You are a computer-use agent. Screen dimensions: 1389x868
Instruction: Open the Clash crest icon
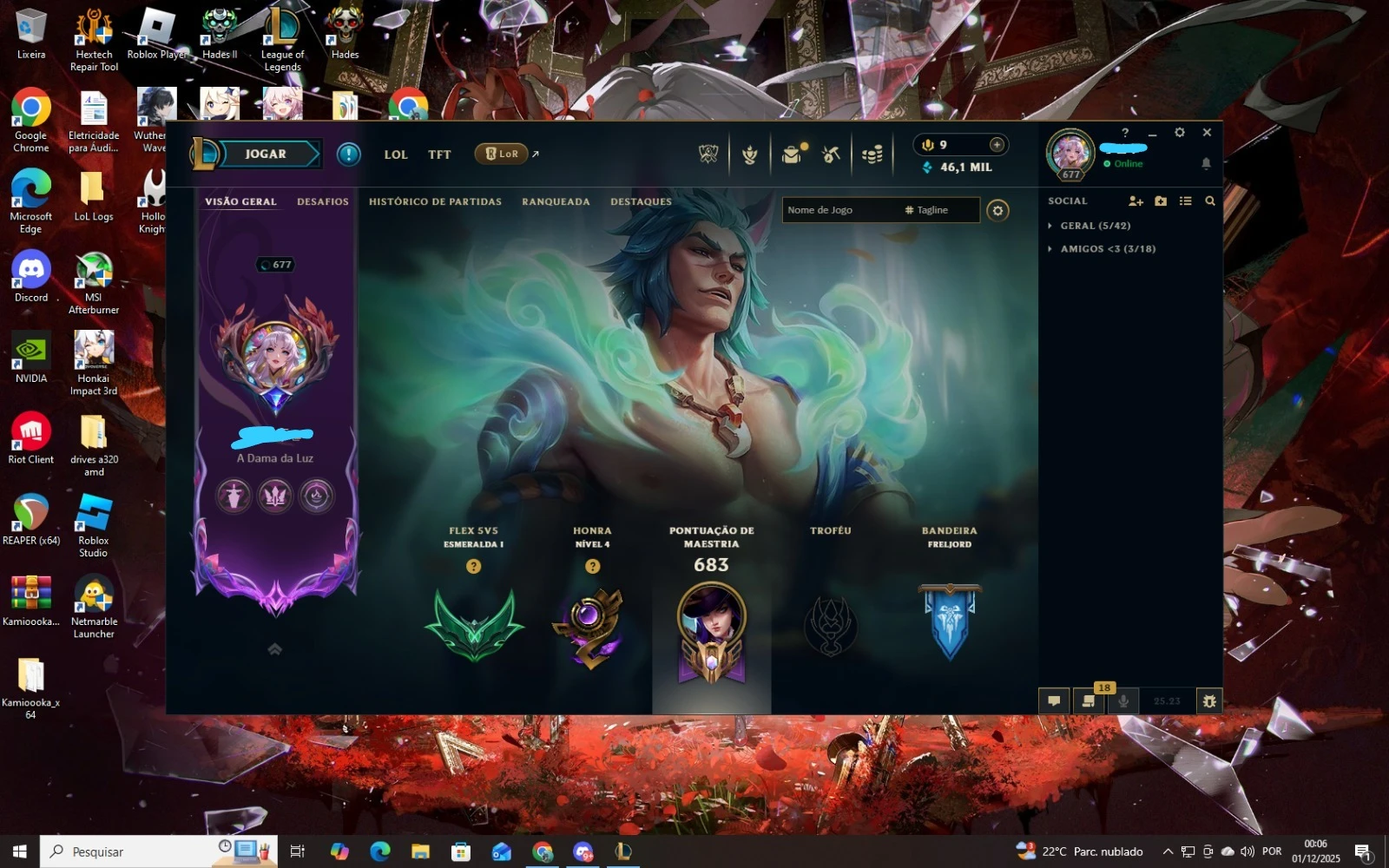point(749,153)
